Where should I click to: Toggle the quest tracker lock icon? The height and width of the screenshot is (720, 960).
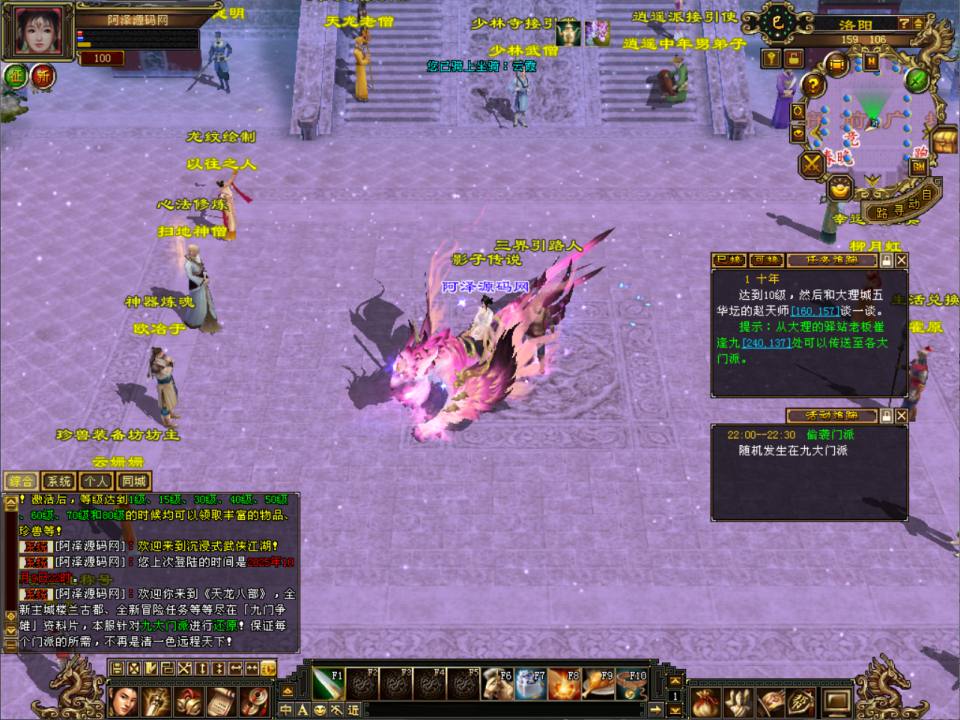pos(885,260)
